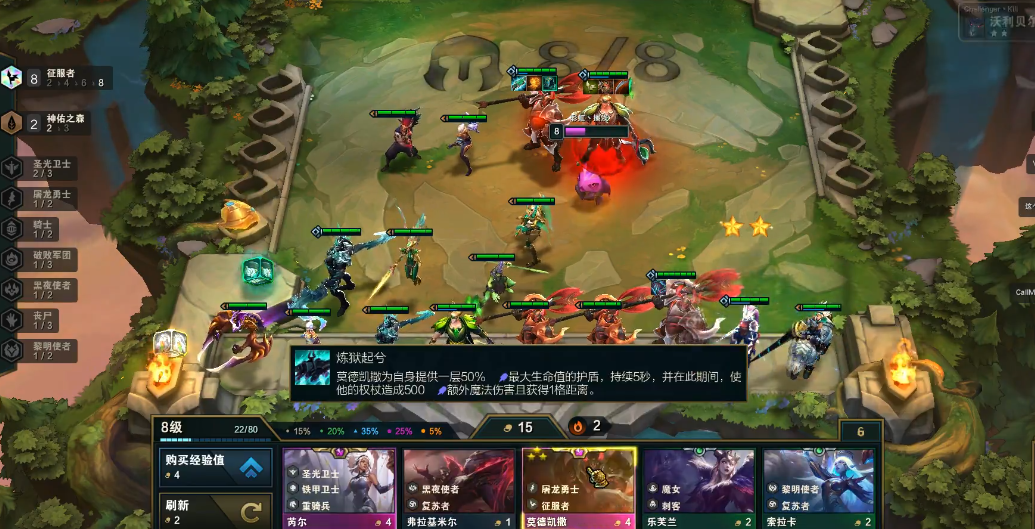Select the 莫德凯撒 champion card
Image resolution: width=1035 pixels, height=529 pixels.
(x=579, y=487)
